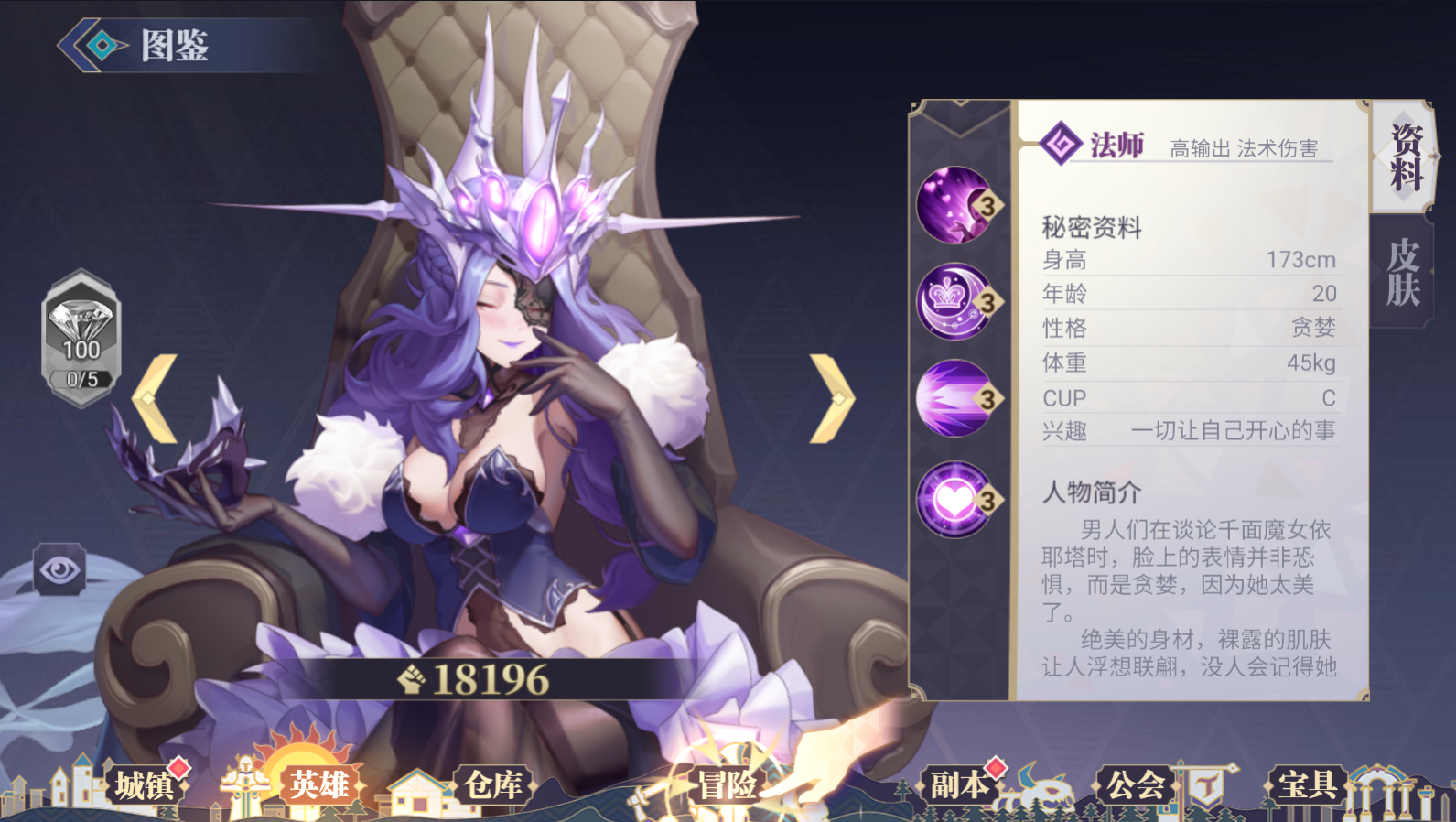Screen dimensions: 1456x822
Task: Open the 公会 guild menu
Action: (x=1135, y=785)
